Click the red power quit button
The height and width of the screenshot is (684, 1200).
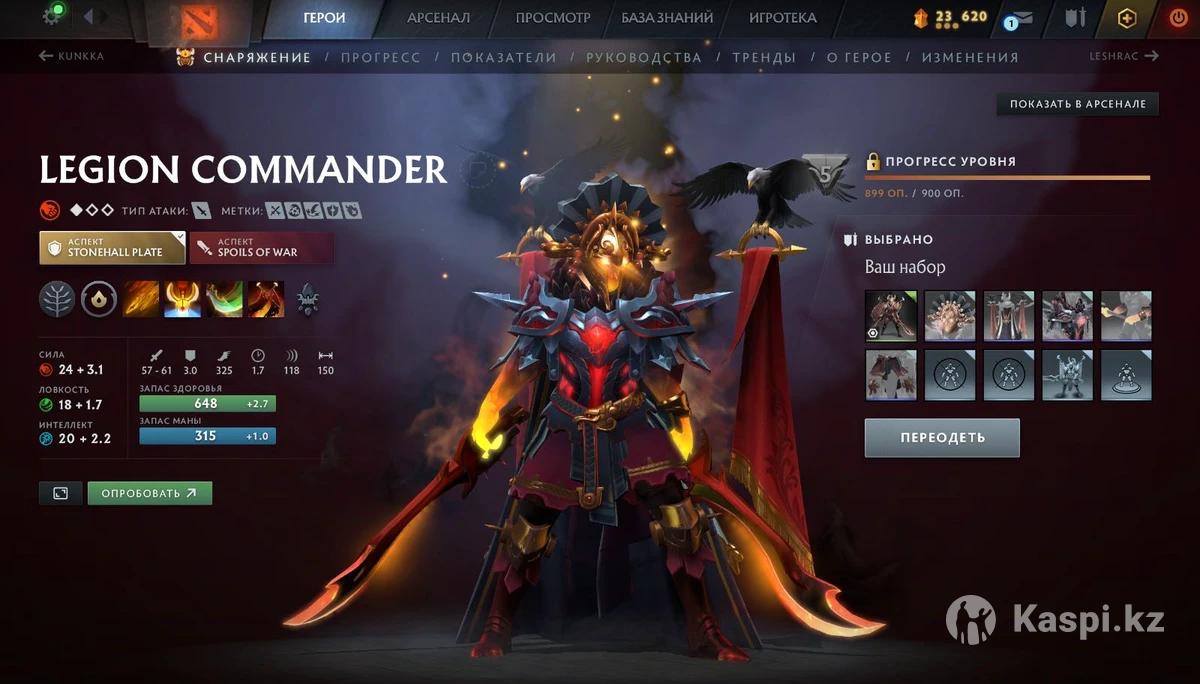[1177, 18]
